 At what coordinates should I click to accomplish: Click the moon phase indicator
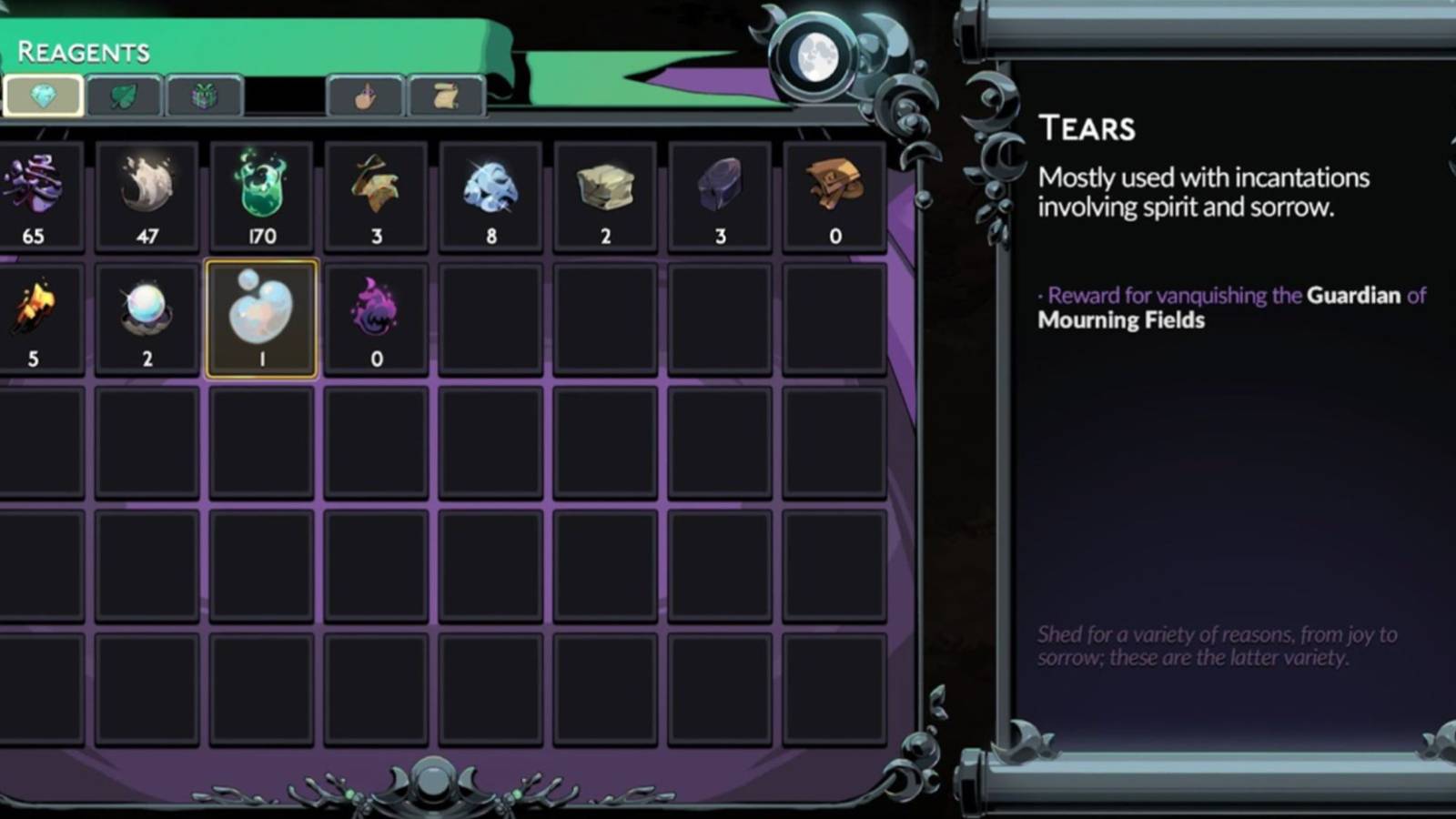click(818, 56)
